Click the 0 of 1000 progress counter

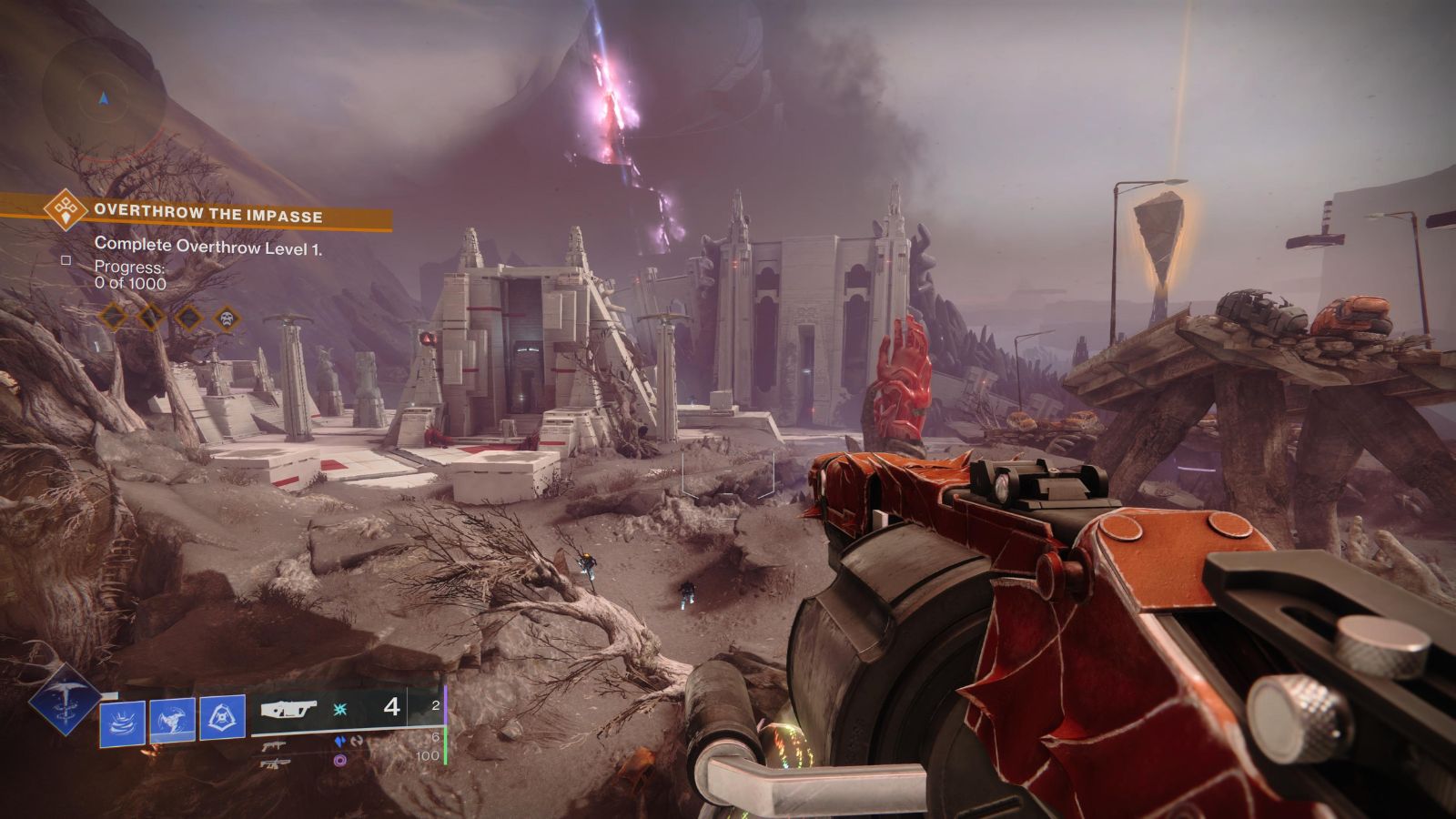pos(129,284)
